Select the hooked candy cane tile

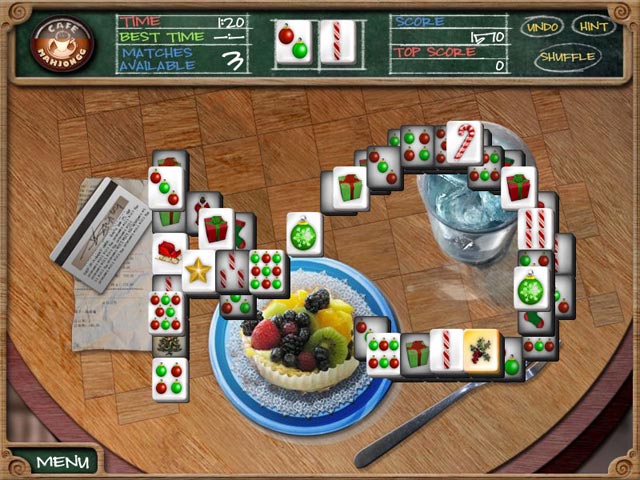[464, 140]
